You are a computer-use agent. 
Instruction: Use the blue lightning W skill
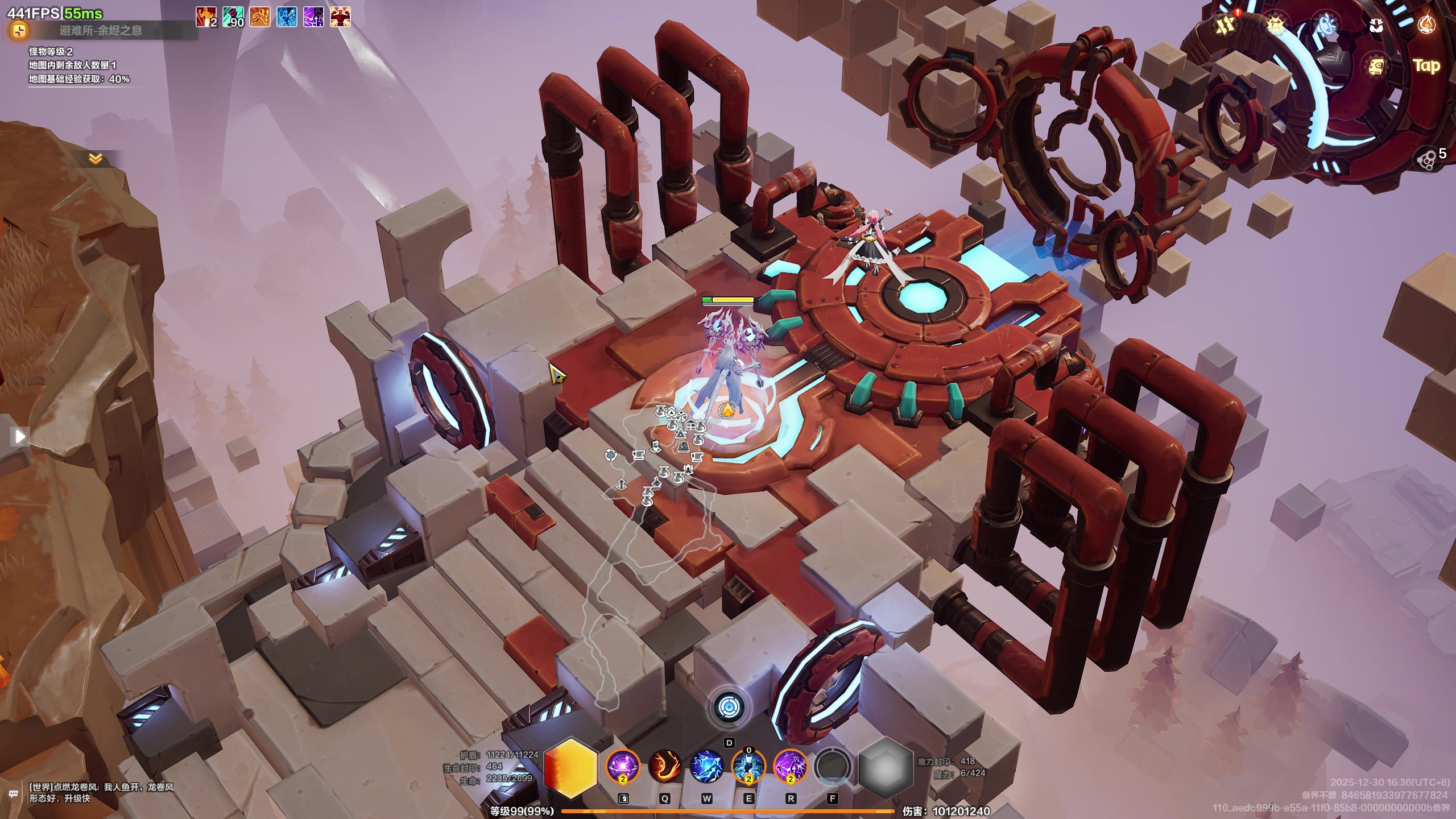click(x=706, y=766)
